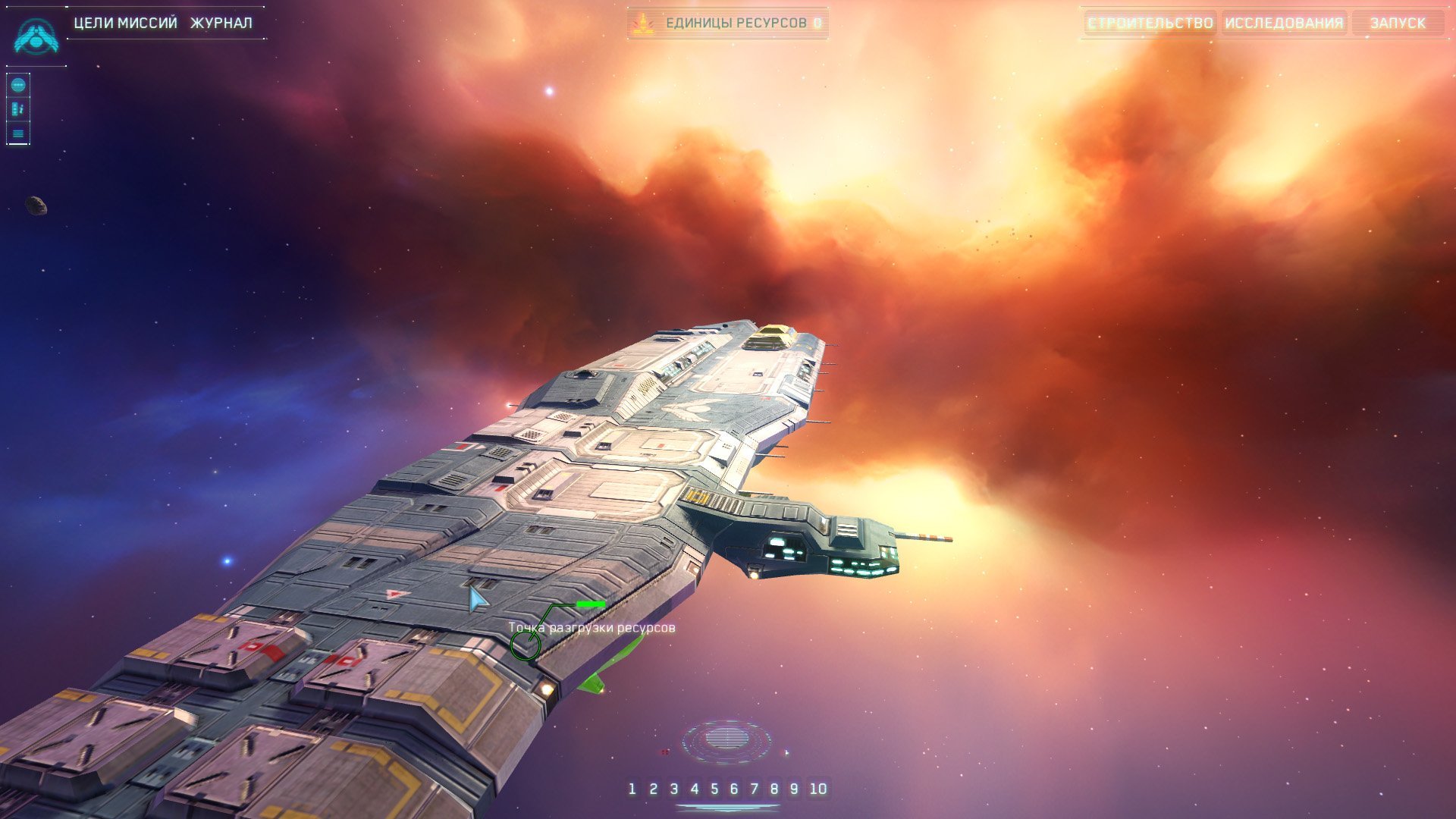Click the three-lines list side icon
Image resolution: width=1456 pixels, height=819 pixels.
(18, 133)
